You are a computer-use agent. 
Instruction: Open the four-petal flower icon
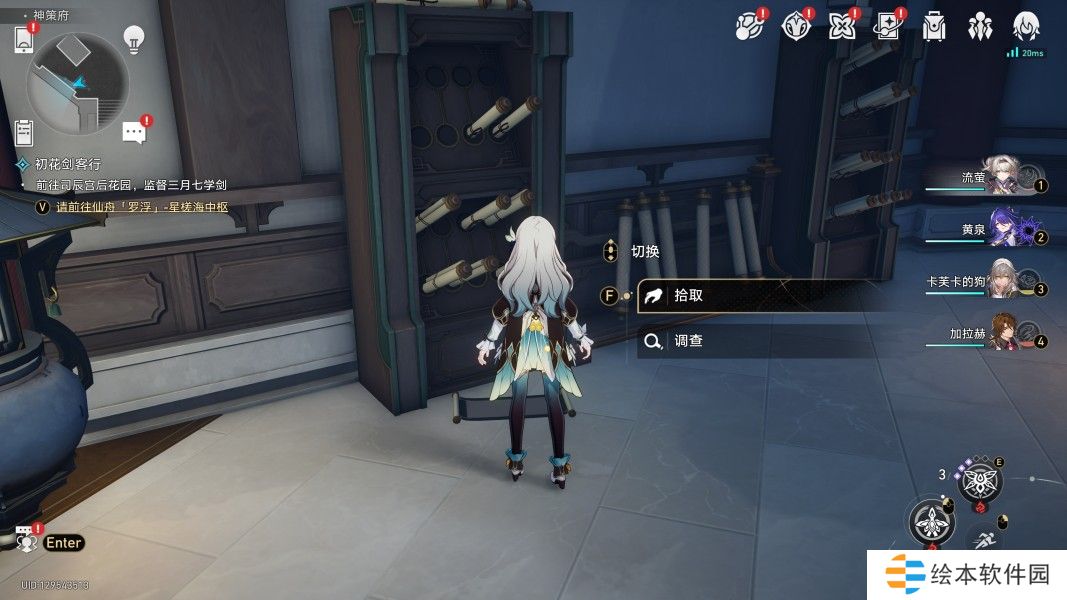(842, 27)
